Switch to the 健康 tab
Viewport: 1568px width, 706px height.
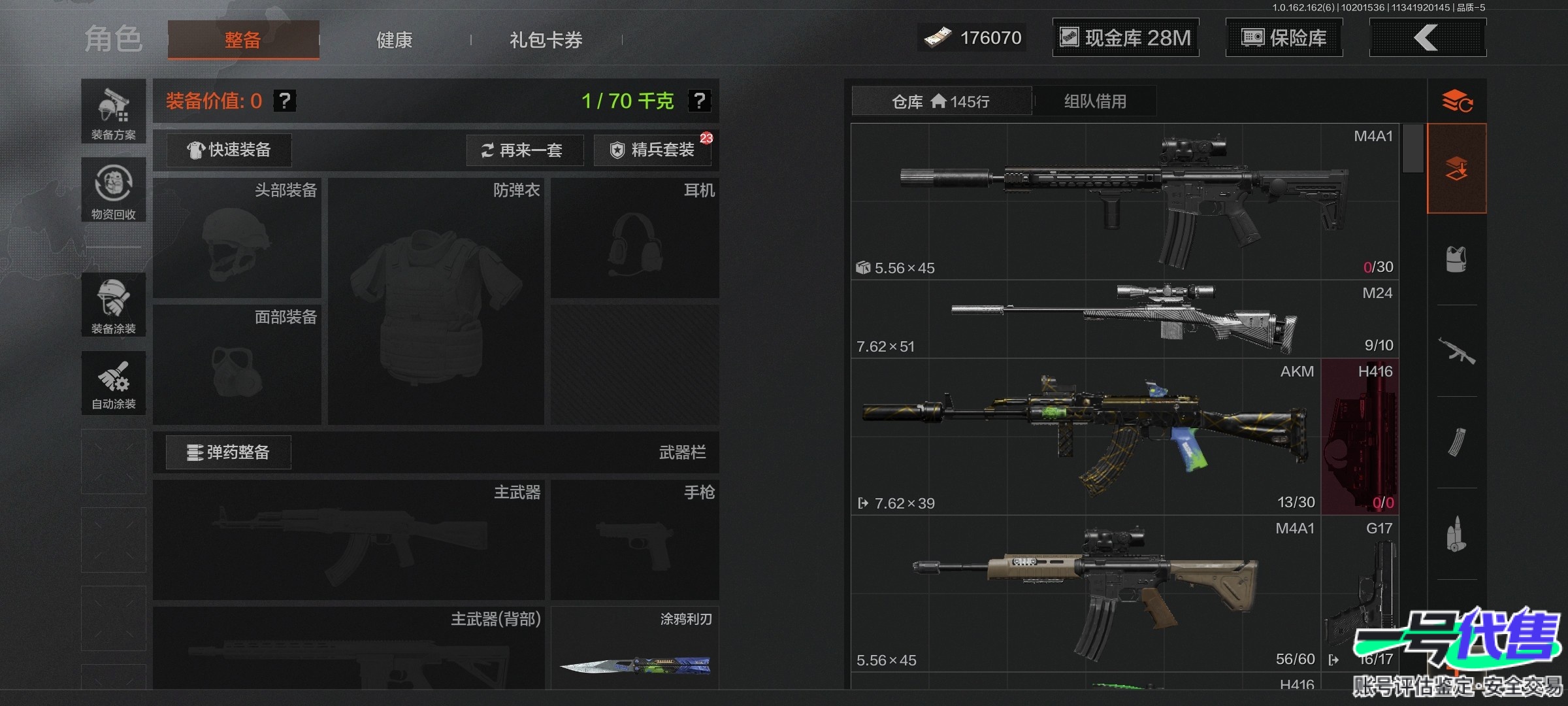coord(394,40)
